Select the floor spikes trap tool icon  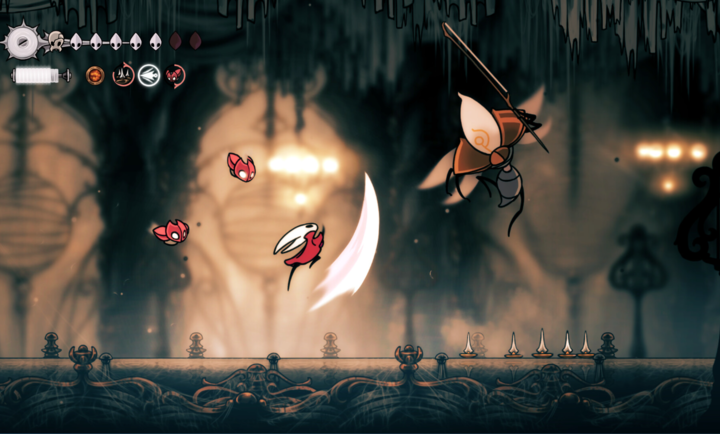(x=123, y=74)
